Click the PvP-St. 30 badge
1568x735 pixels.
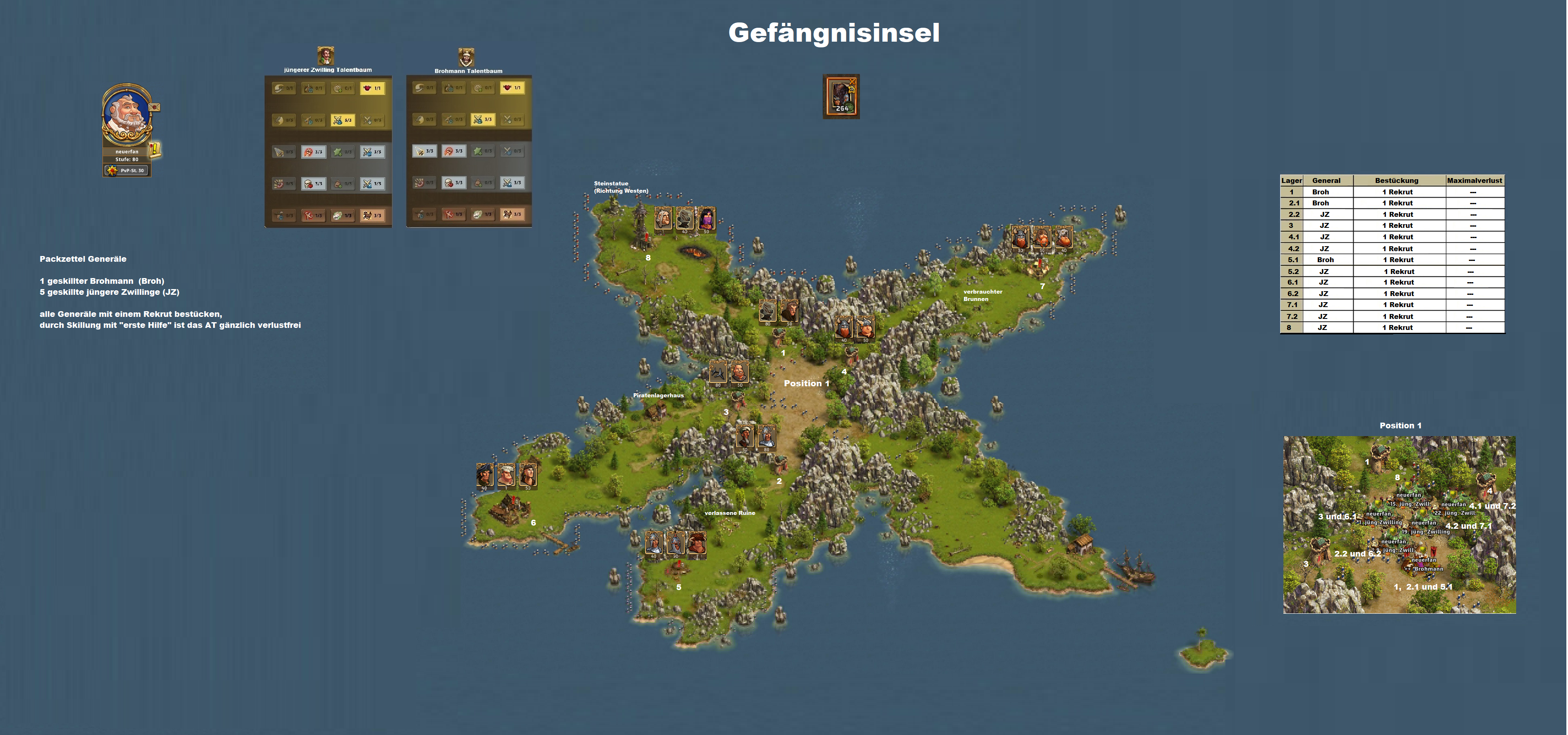127,170
